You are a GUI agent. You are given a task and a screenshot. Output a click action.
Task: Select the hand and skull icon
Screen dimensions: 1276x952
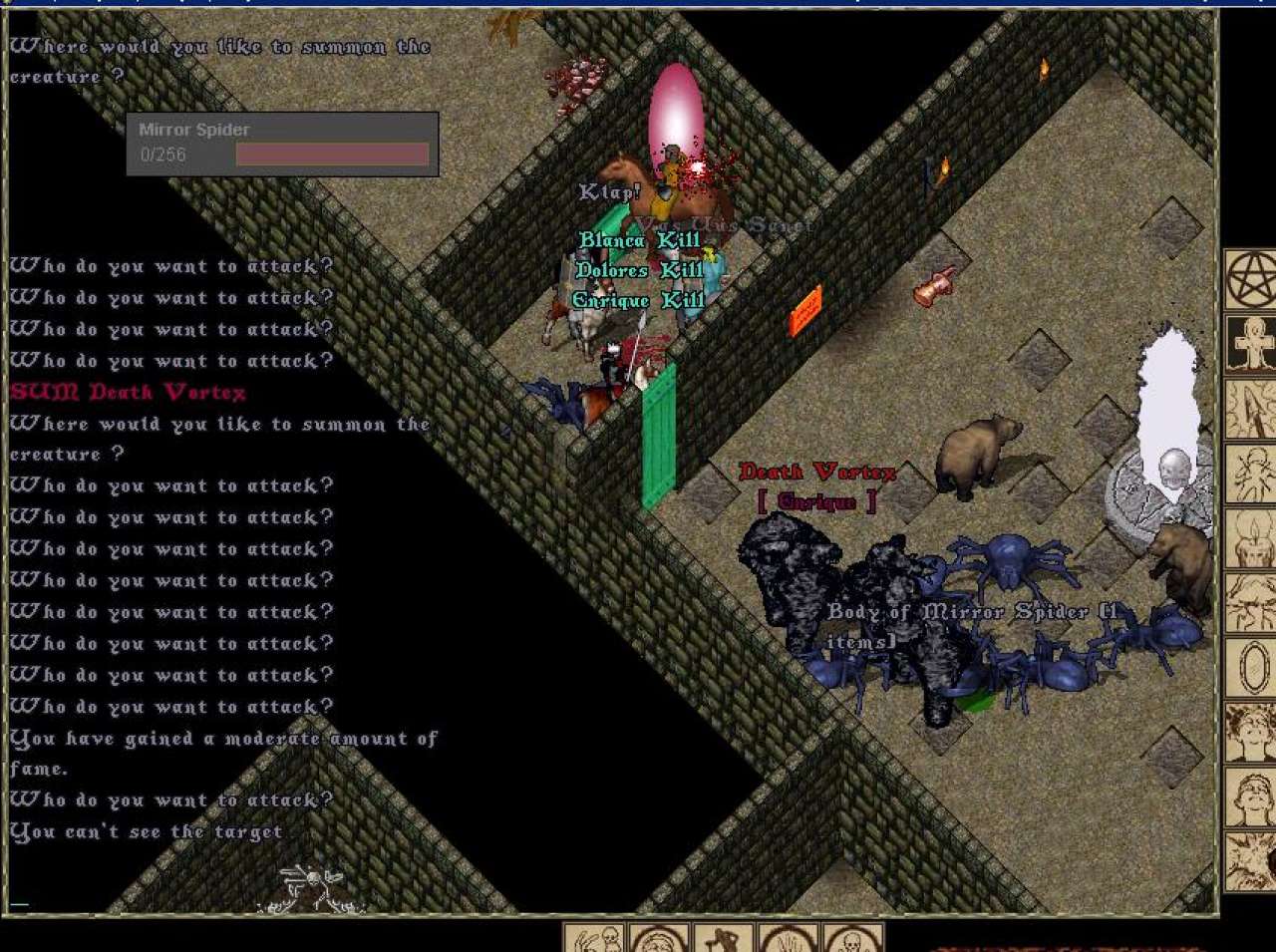coord(595,939)
